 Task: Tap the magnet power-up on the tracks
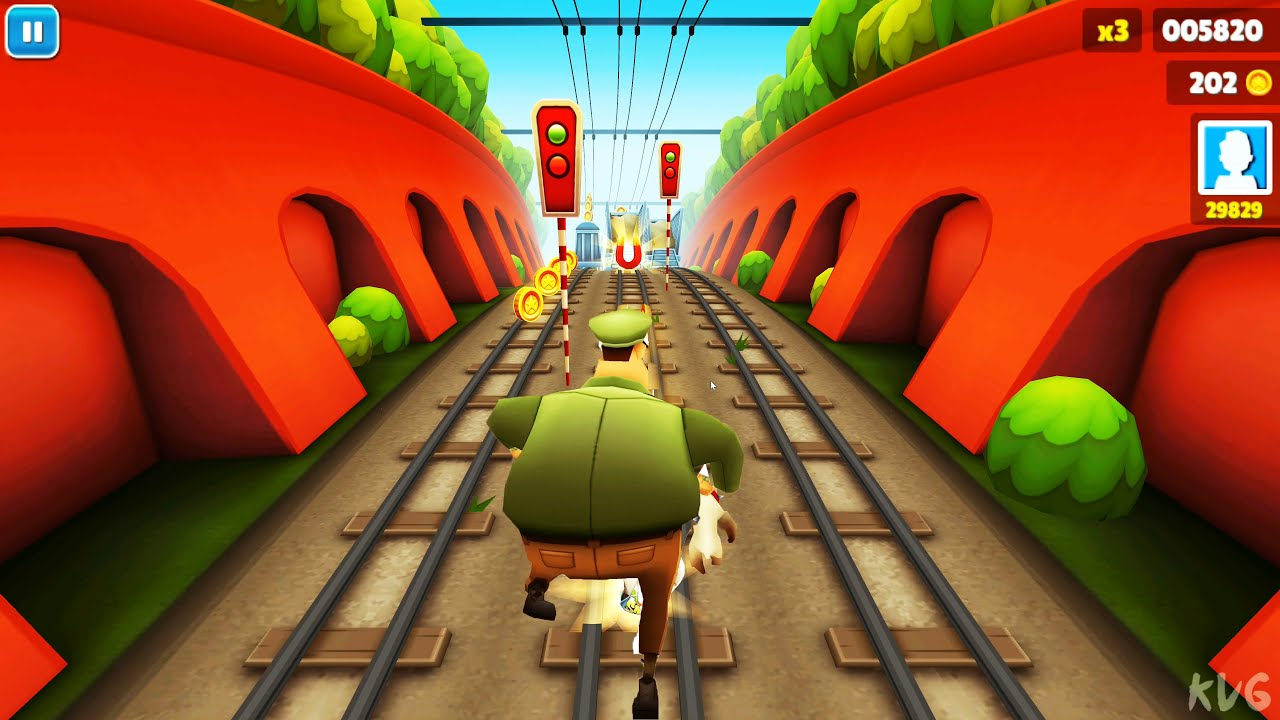pos(627,255)
